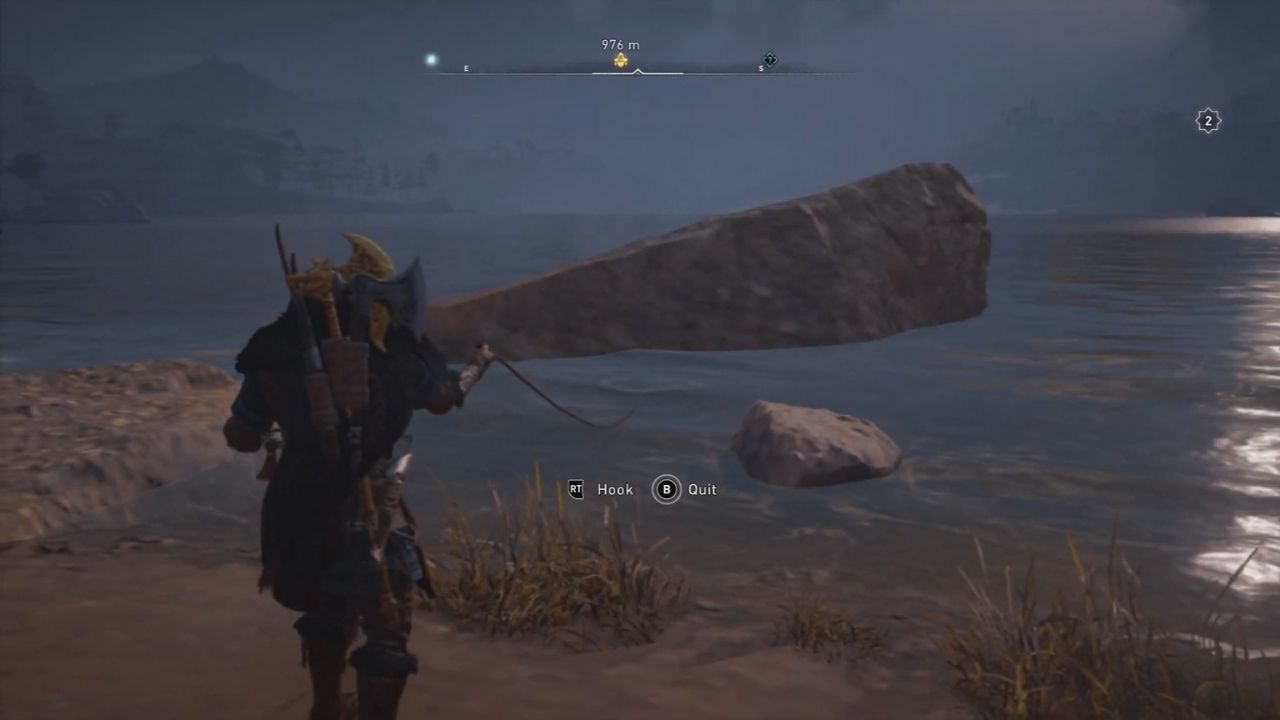Select the glowing white dot on the compass
The image size is (1280, 720).
coord(432,60)
